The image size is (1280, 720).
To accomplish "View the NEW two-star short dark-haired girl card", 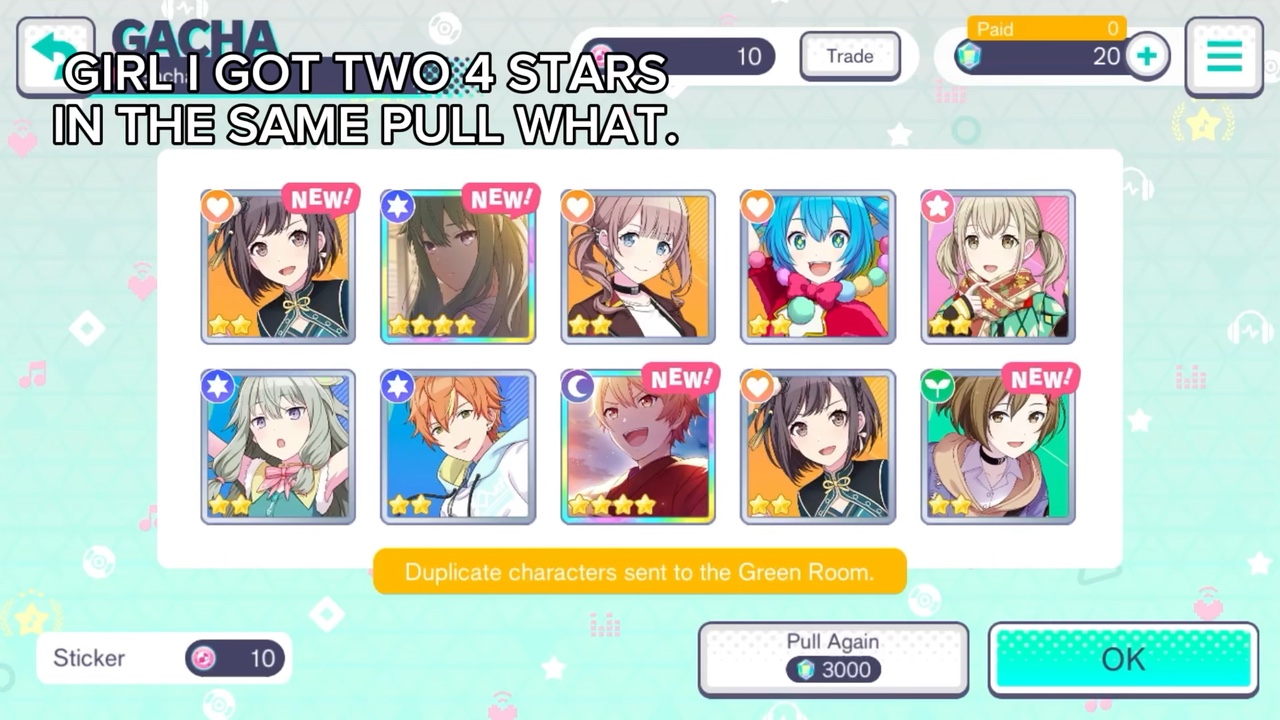I will pos(278,267).
